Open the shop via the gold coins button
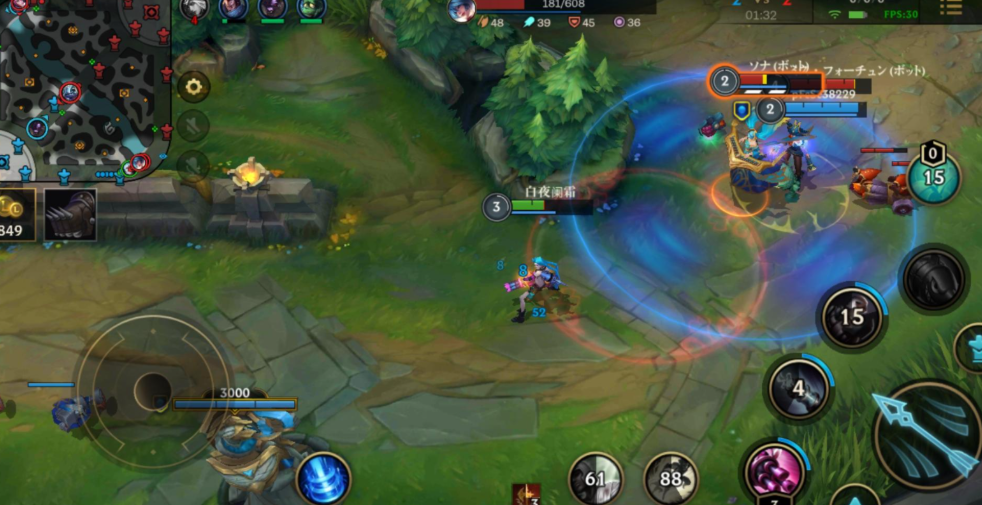The image size is (982, 505). pos(16,214)
